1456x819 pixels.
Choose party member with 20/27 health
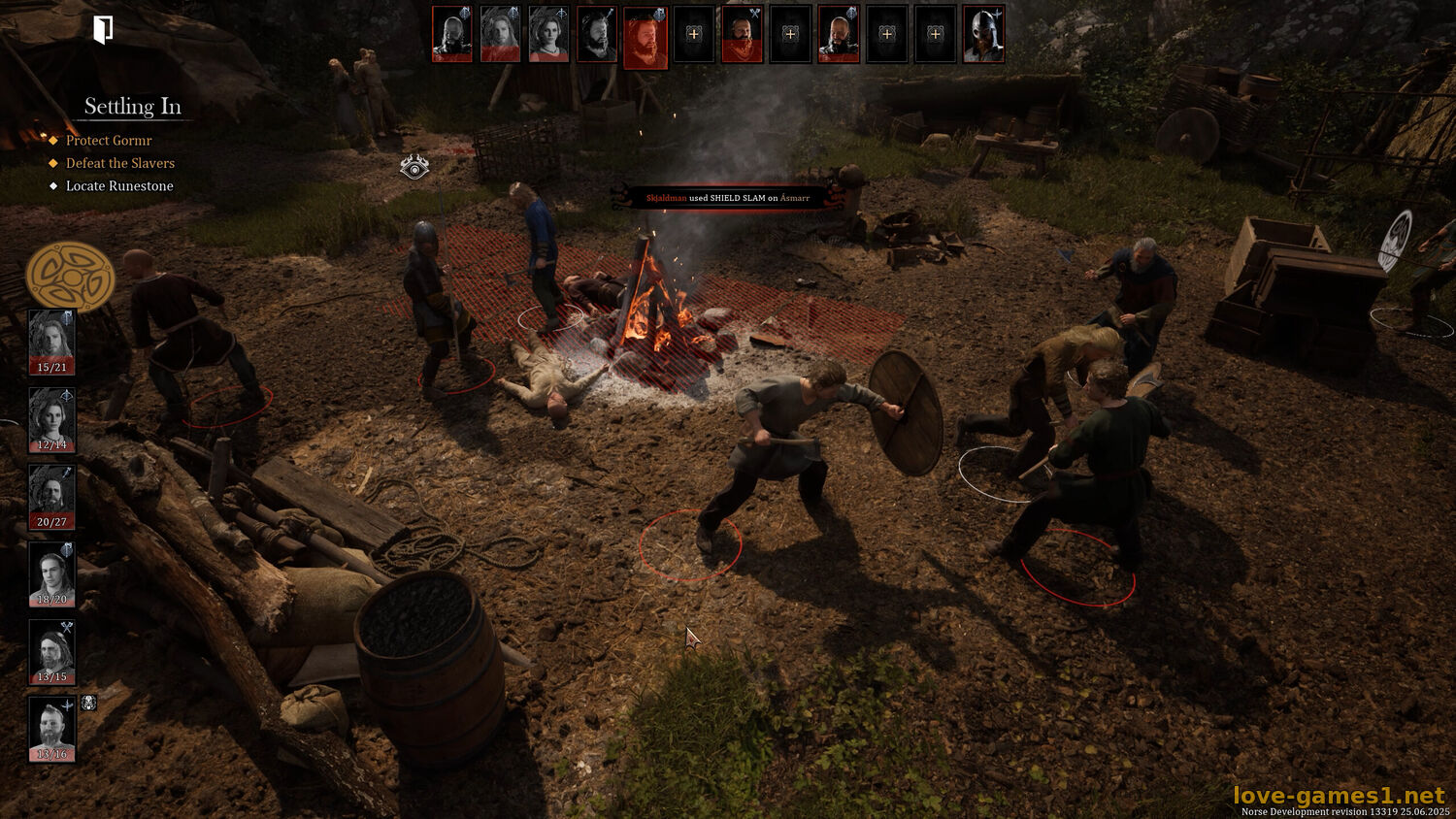pos(51,496)
